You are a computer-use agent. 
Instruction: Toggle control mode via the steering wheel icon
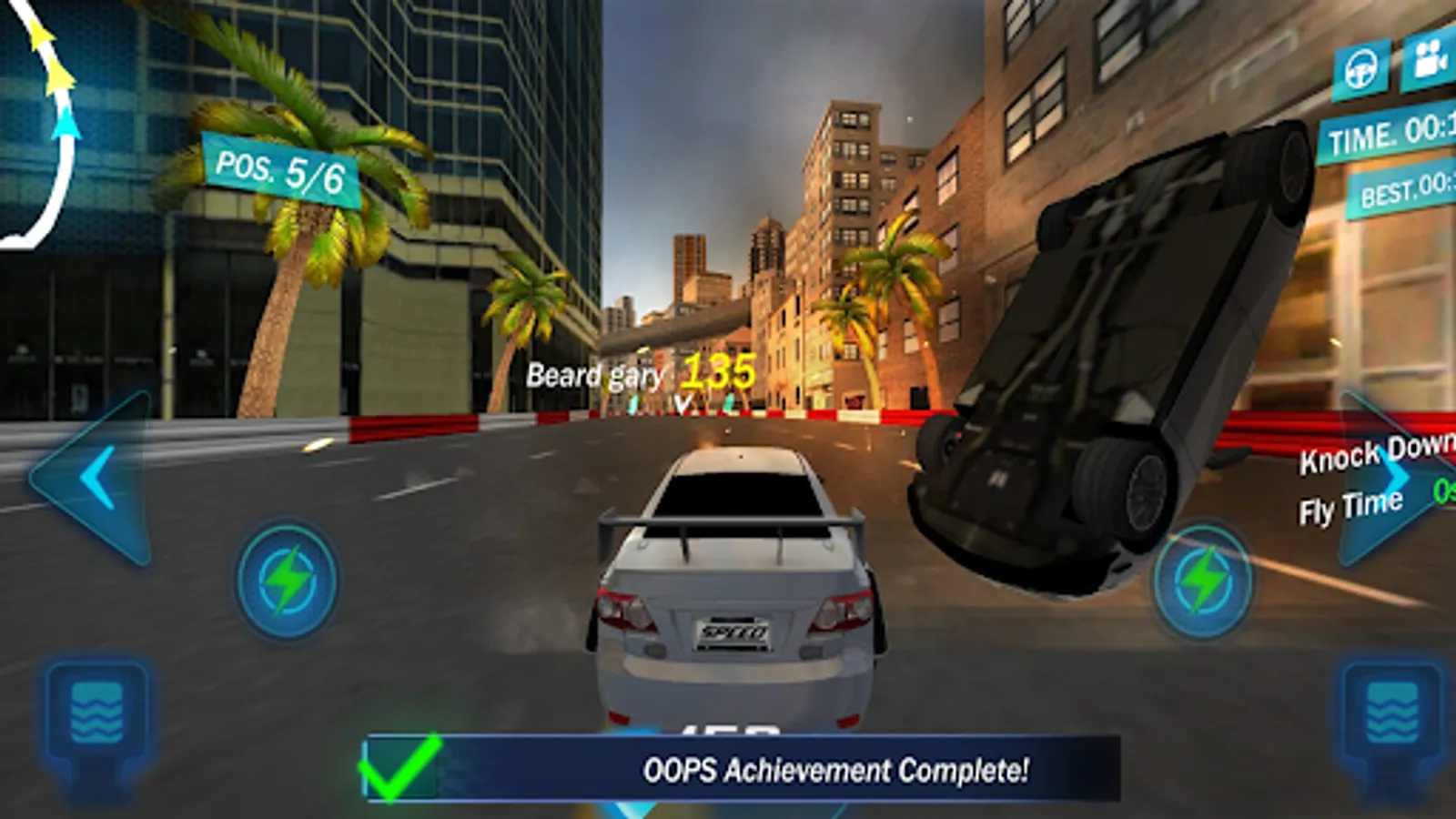[x=1360, y=66]
